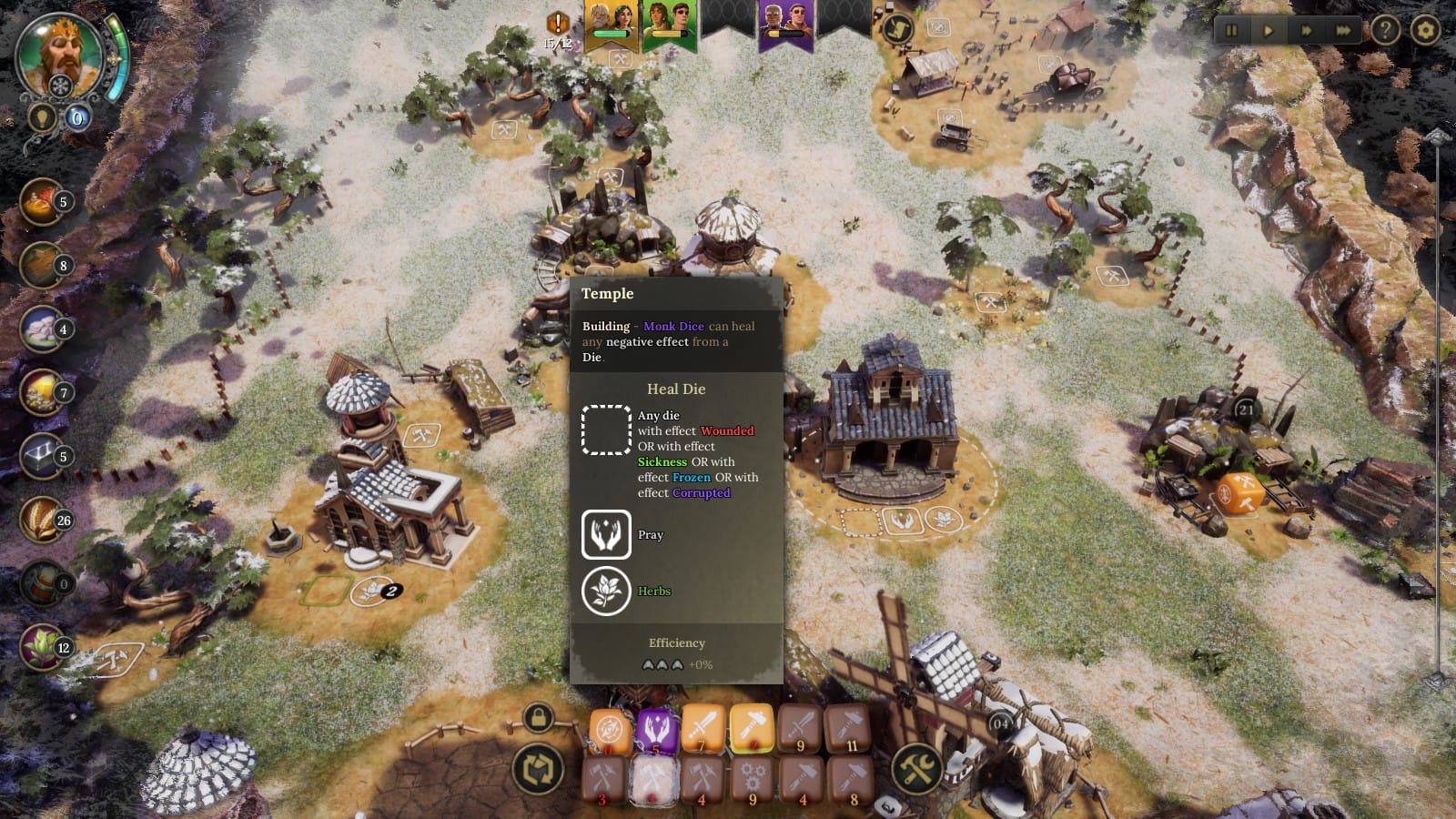The width and height of the screenshot is (1456, 819).
Task: Pause the game with the pause control
Action: click(1231, 30)
